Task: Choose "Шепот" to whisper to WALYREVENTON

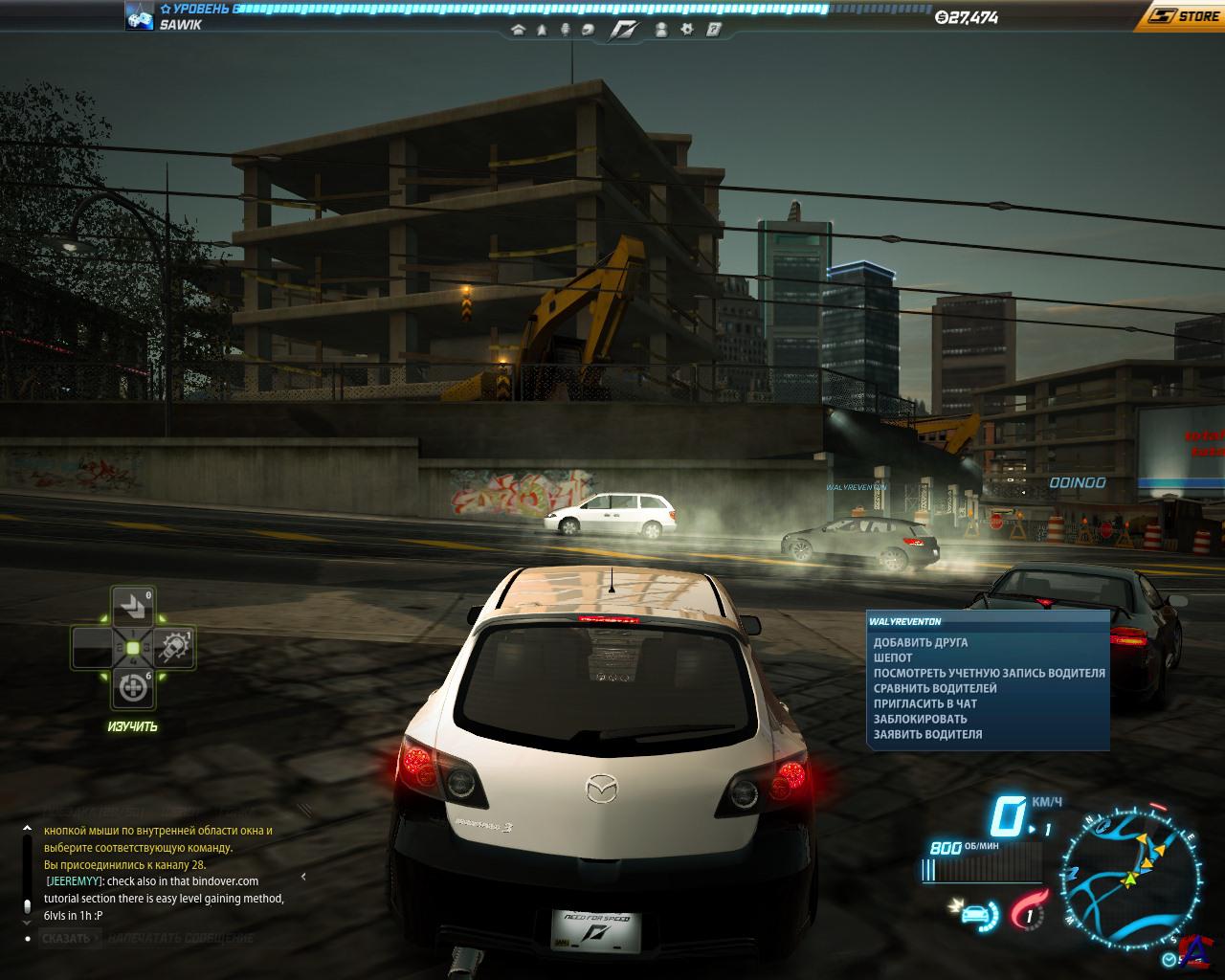Action: click(x=893, y=658)
